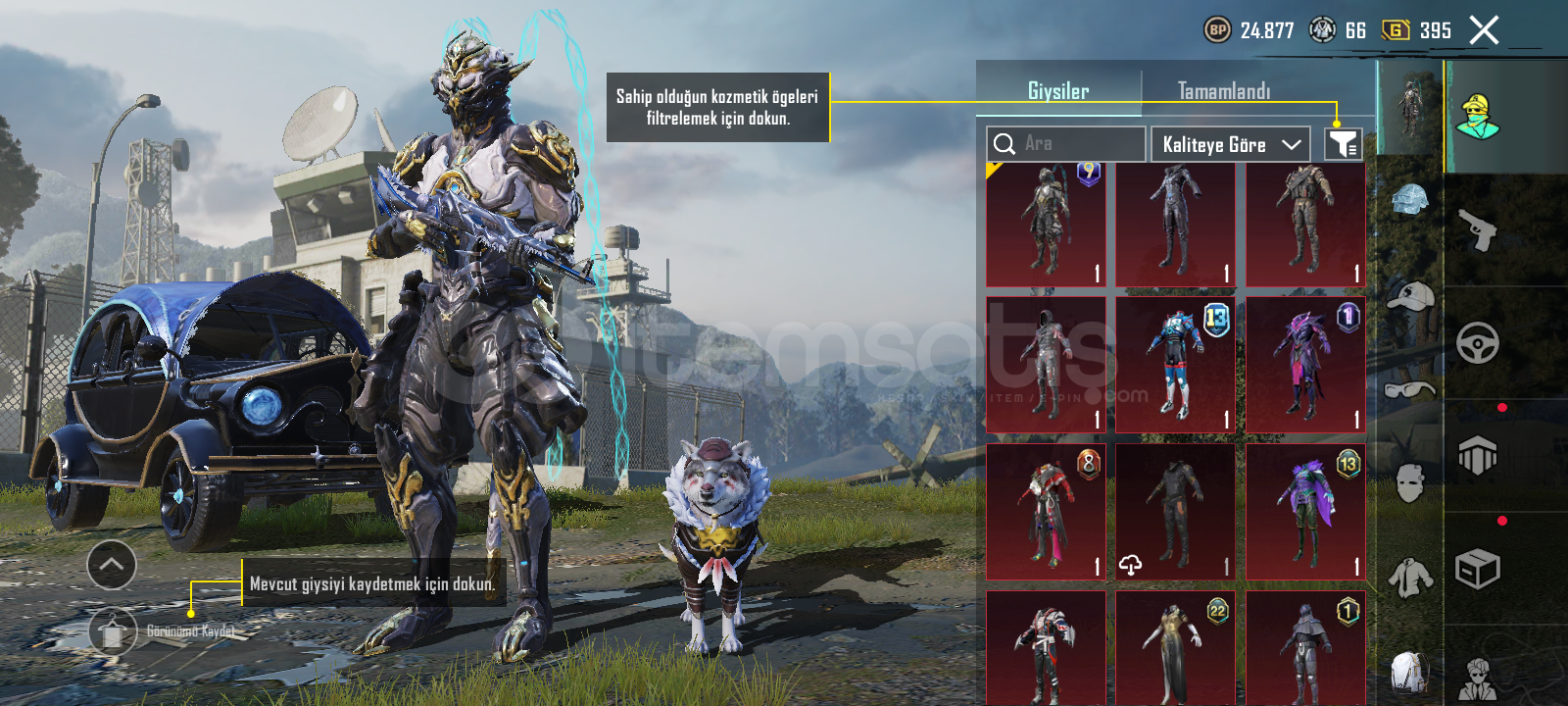Open the helmet subcategory
The image size is (1568, 706).
[1409, 202]
